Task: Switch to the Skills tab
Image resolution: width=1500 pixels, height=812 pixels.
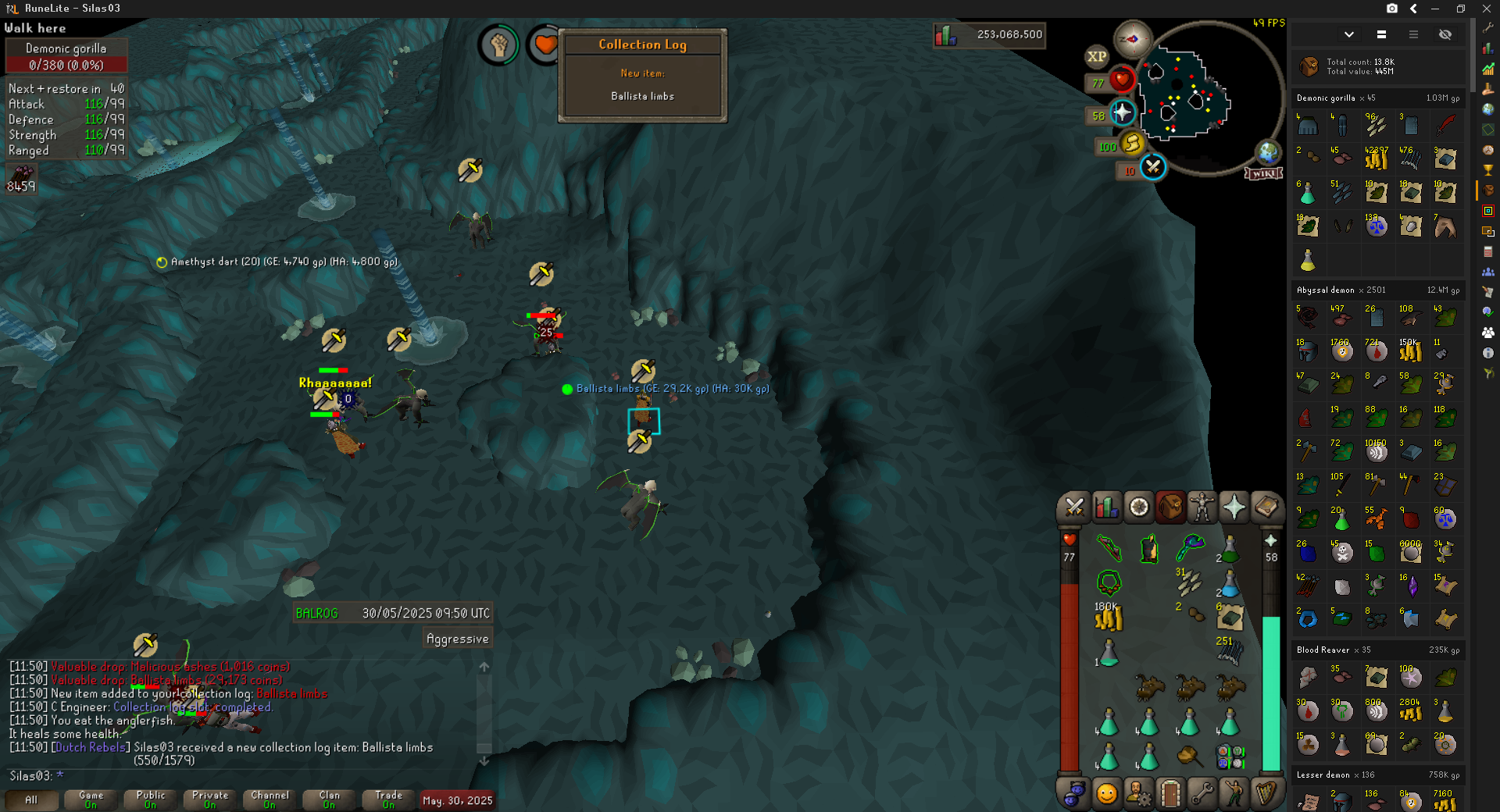Action: tap(1106, 507)
